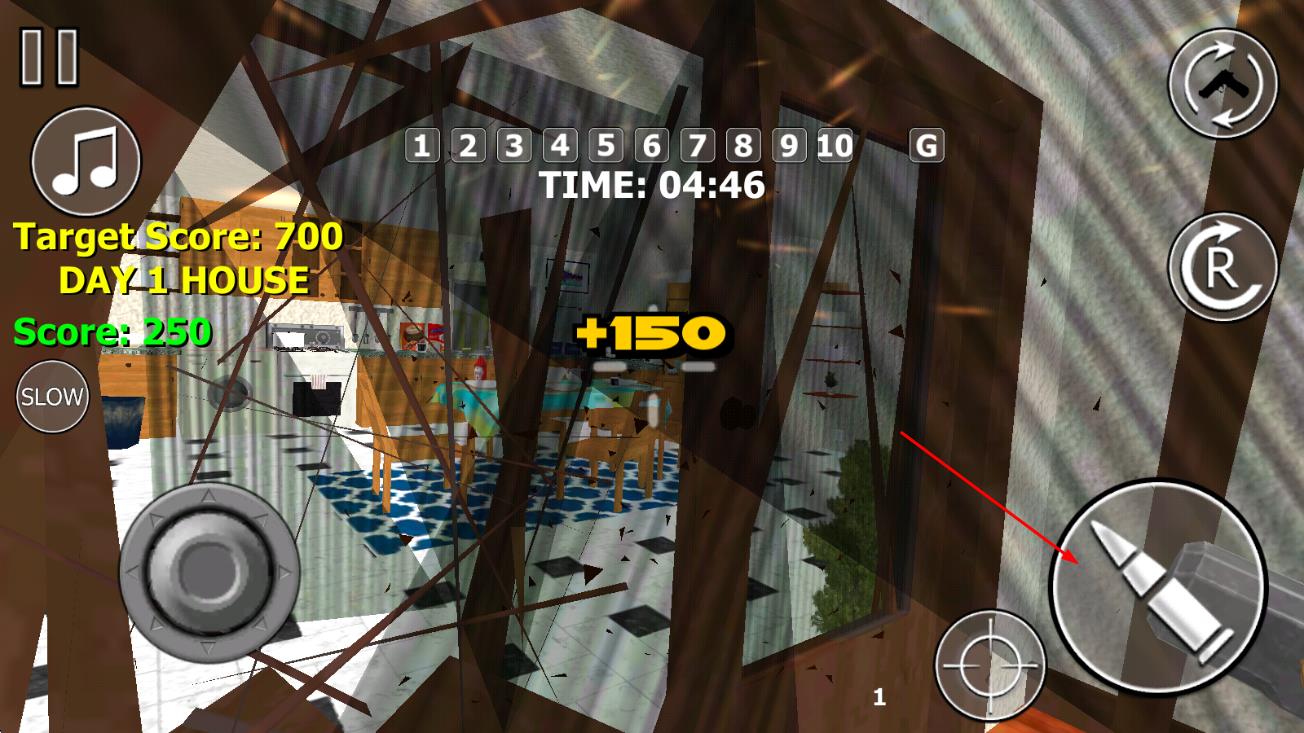Toggle the crosshair aim button
This screenshot has height=733, width=1304.
[x=990, y=664]
